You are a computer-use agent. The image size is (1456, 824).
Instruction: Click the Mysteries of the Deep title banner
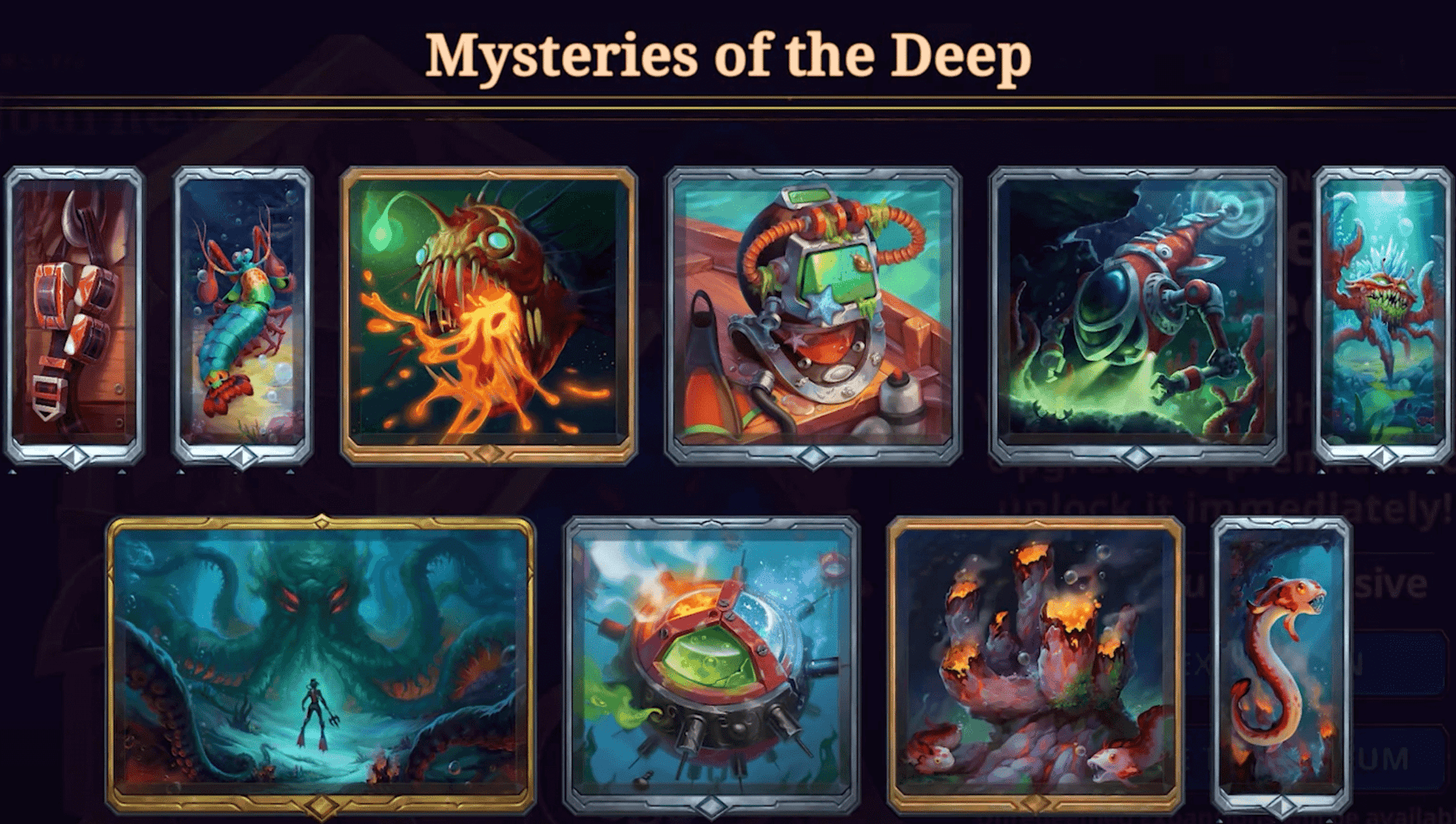tap(726, 54)
